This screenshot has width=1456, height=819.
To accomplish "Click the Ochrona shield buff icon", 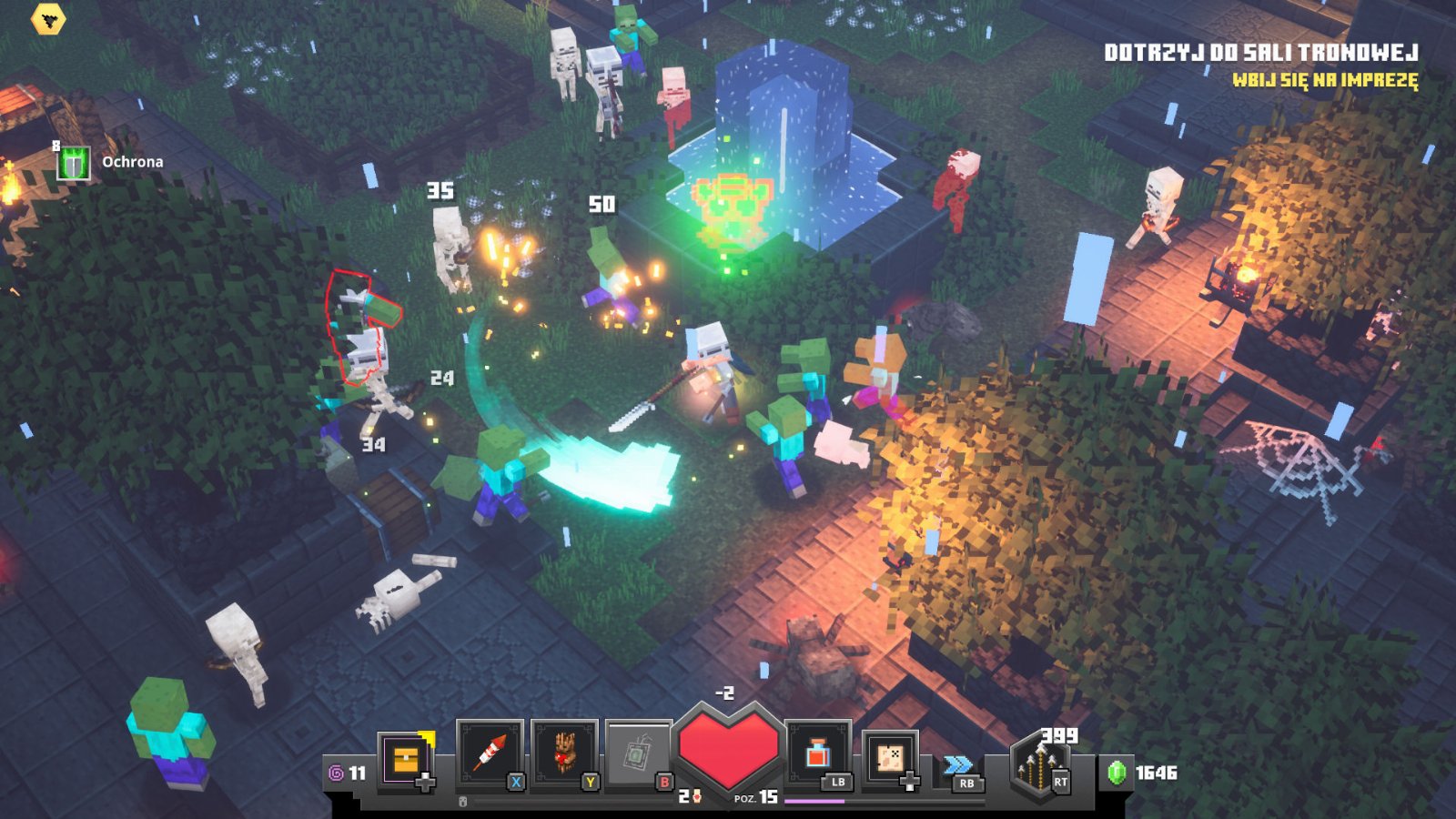I will click(74, 164).
